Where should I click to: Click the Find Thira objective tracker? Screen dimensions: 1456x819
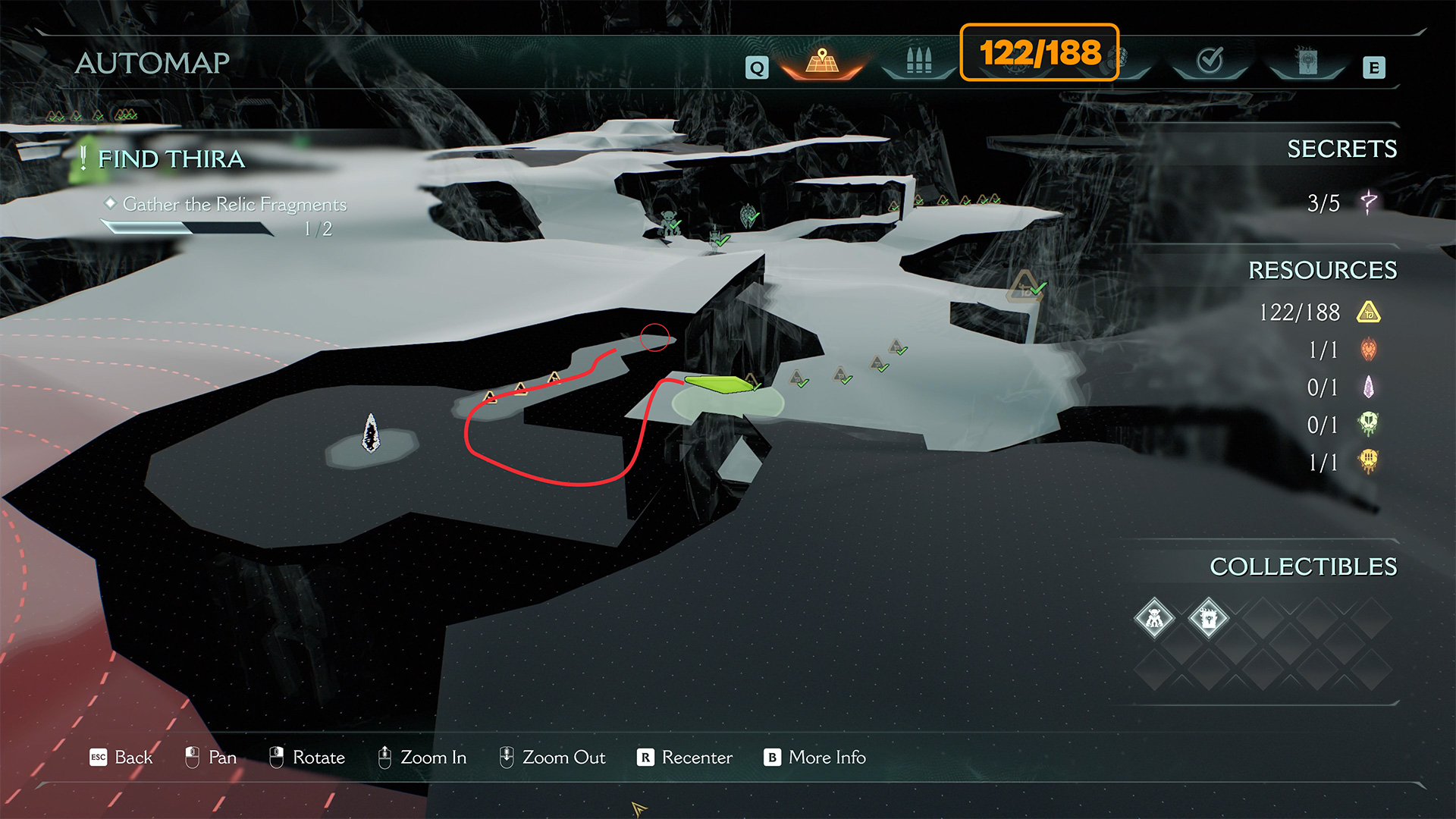point(171,159)
